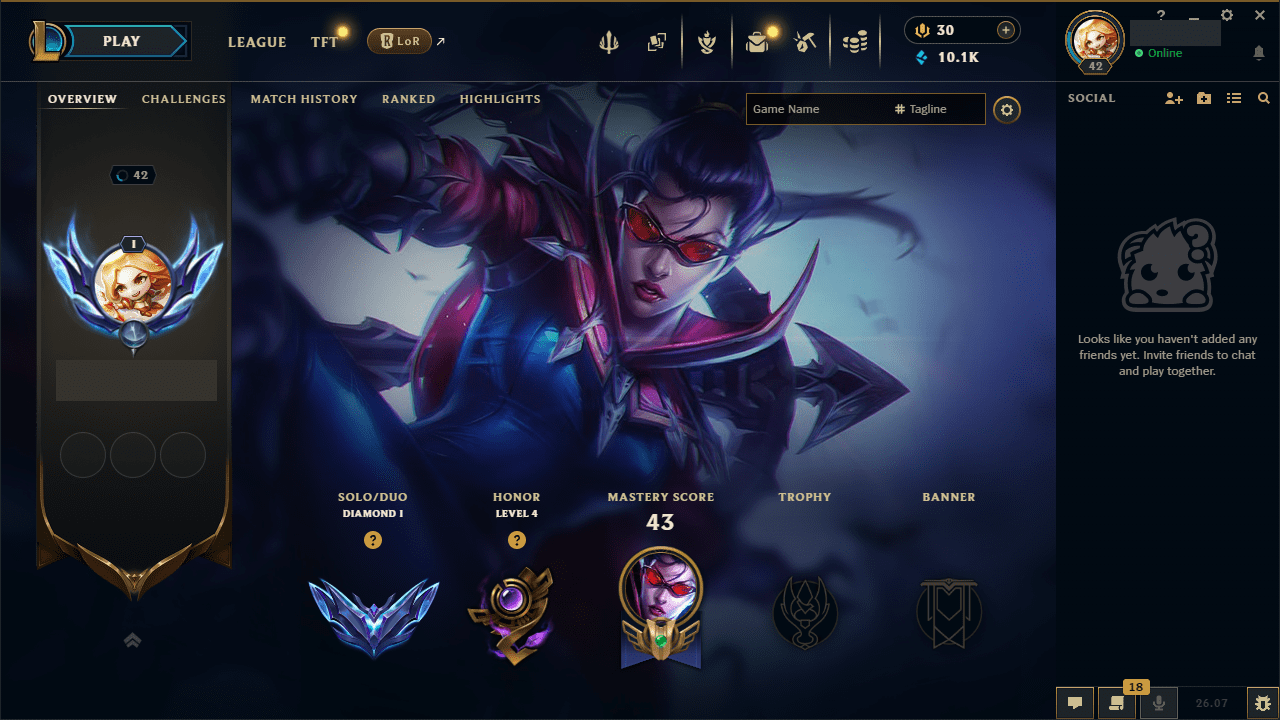1280x720 pixels.
Task: Select TFT from the top navigation
Action: pyautogui.click(x=324, y=42)
